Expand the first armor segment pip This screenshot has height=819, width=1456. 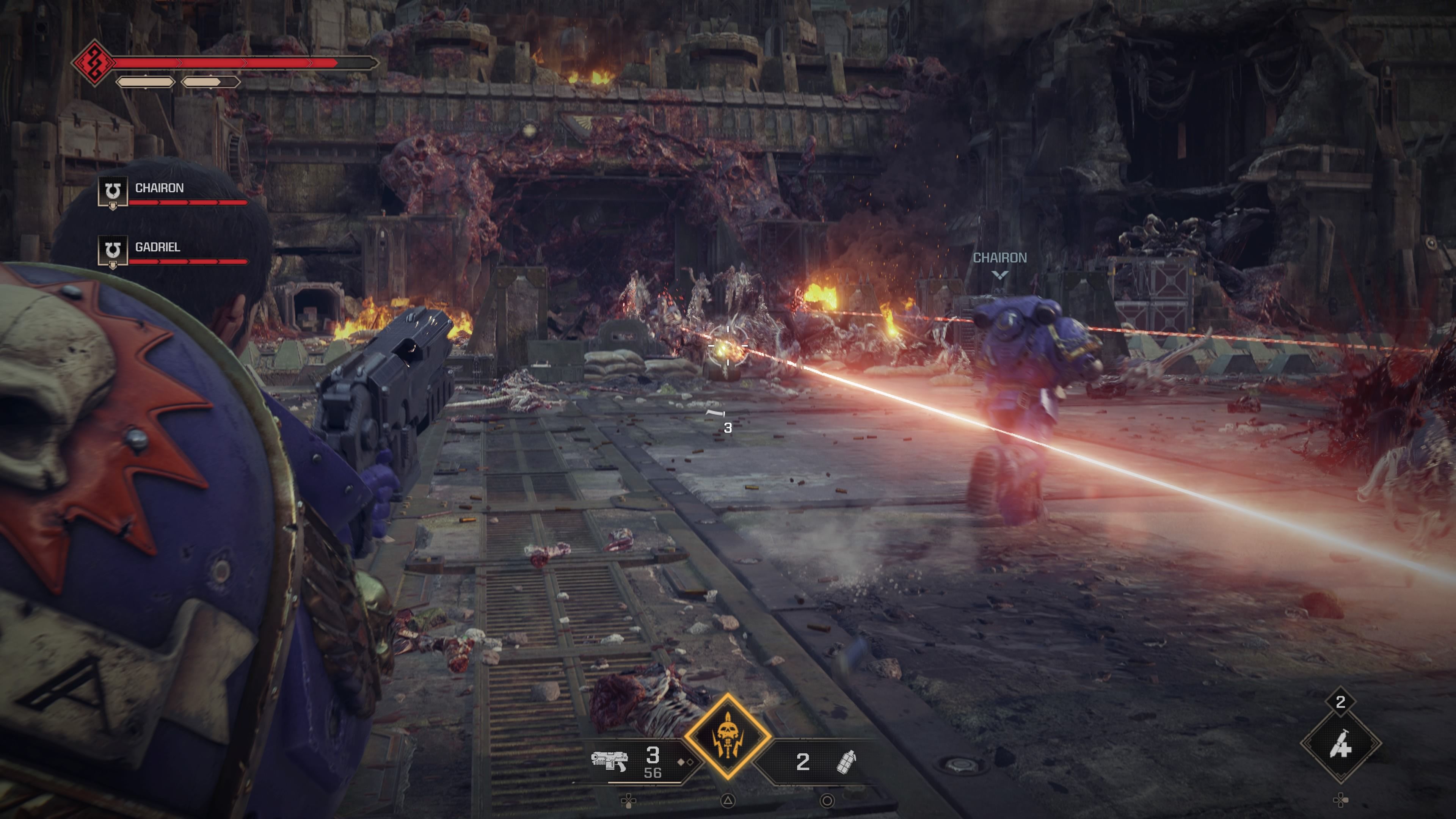[x=145, y=83]
